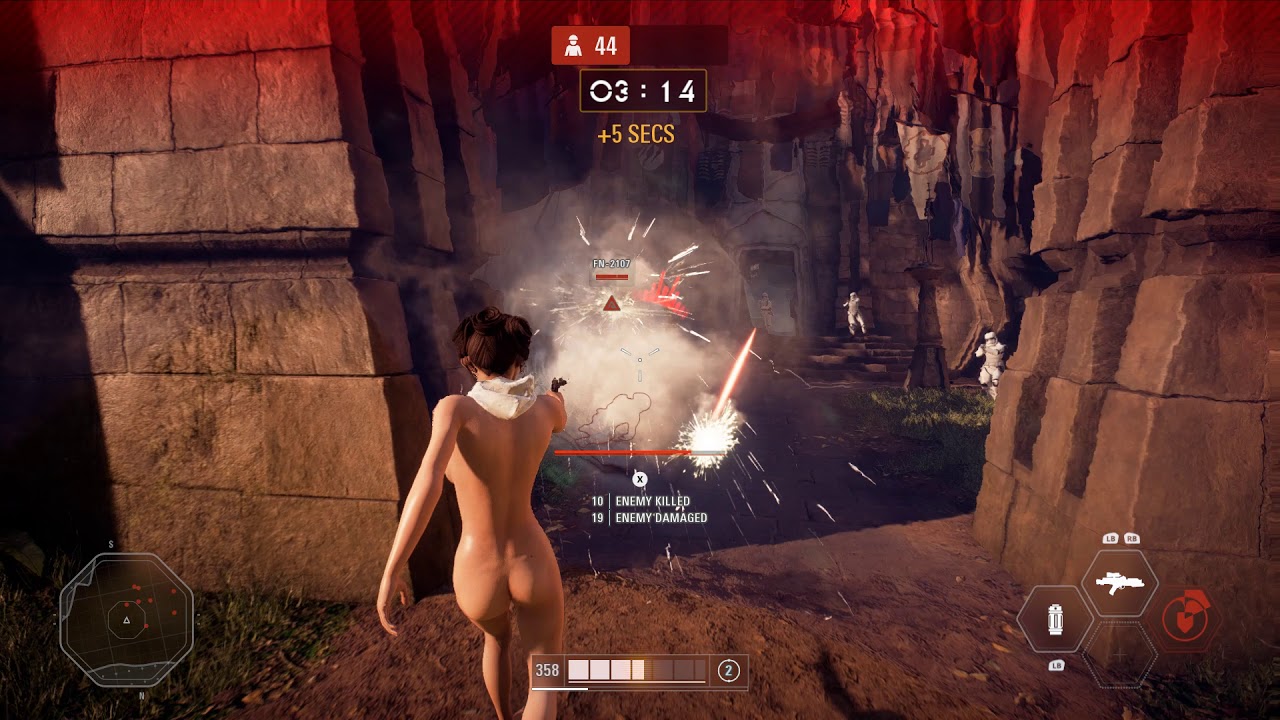Activate the blaster pistol ability icon

point(1119,583)
